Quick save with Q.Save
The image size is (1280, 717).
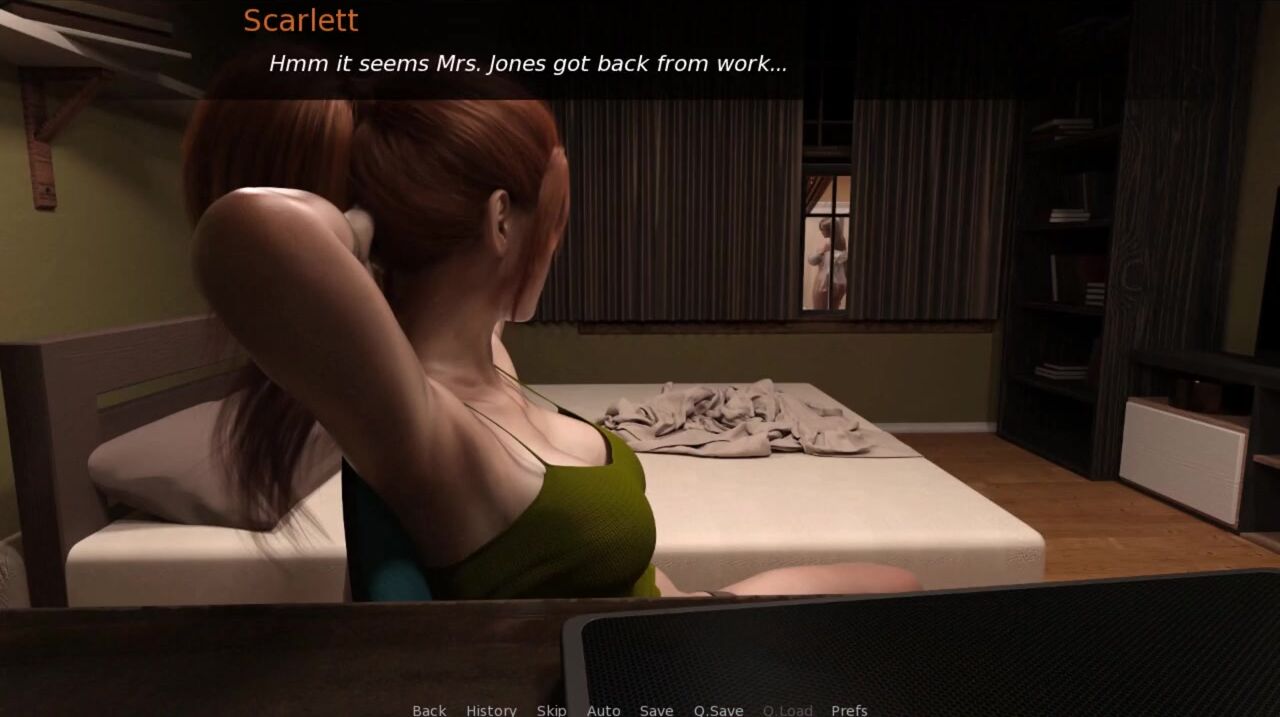pos(718,710)
